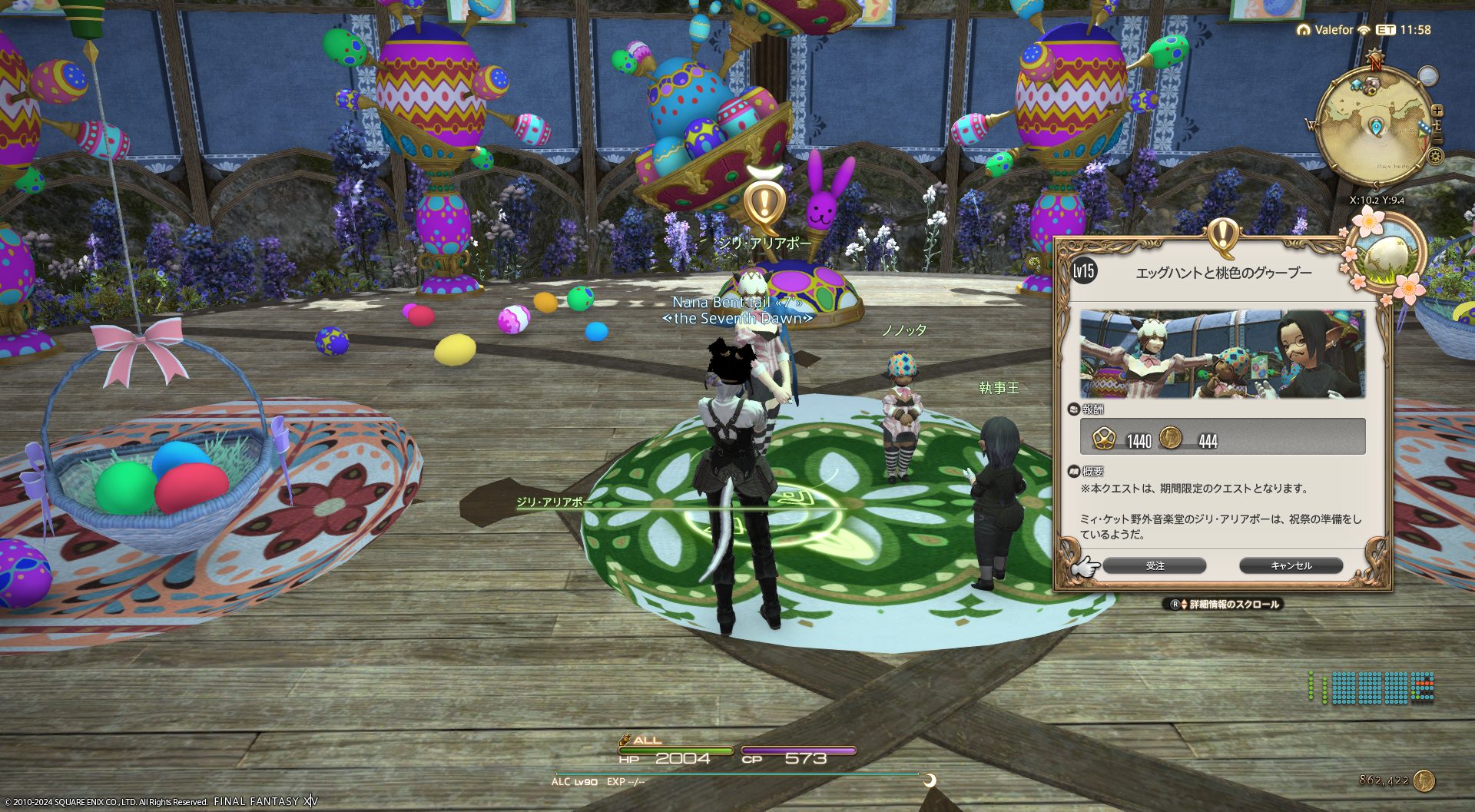Select the gil reward coin icon
The width and height of the screenshot is (1475, 812).
tap(1170, 438)
